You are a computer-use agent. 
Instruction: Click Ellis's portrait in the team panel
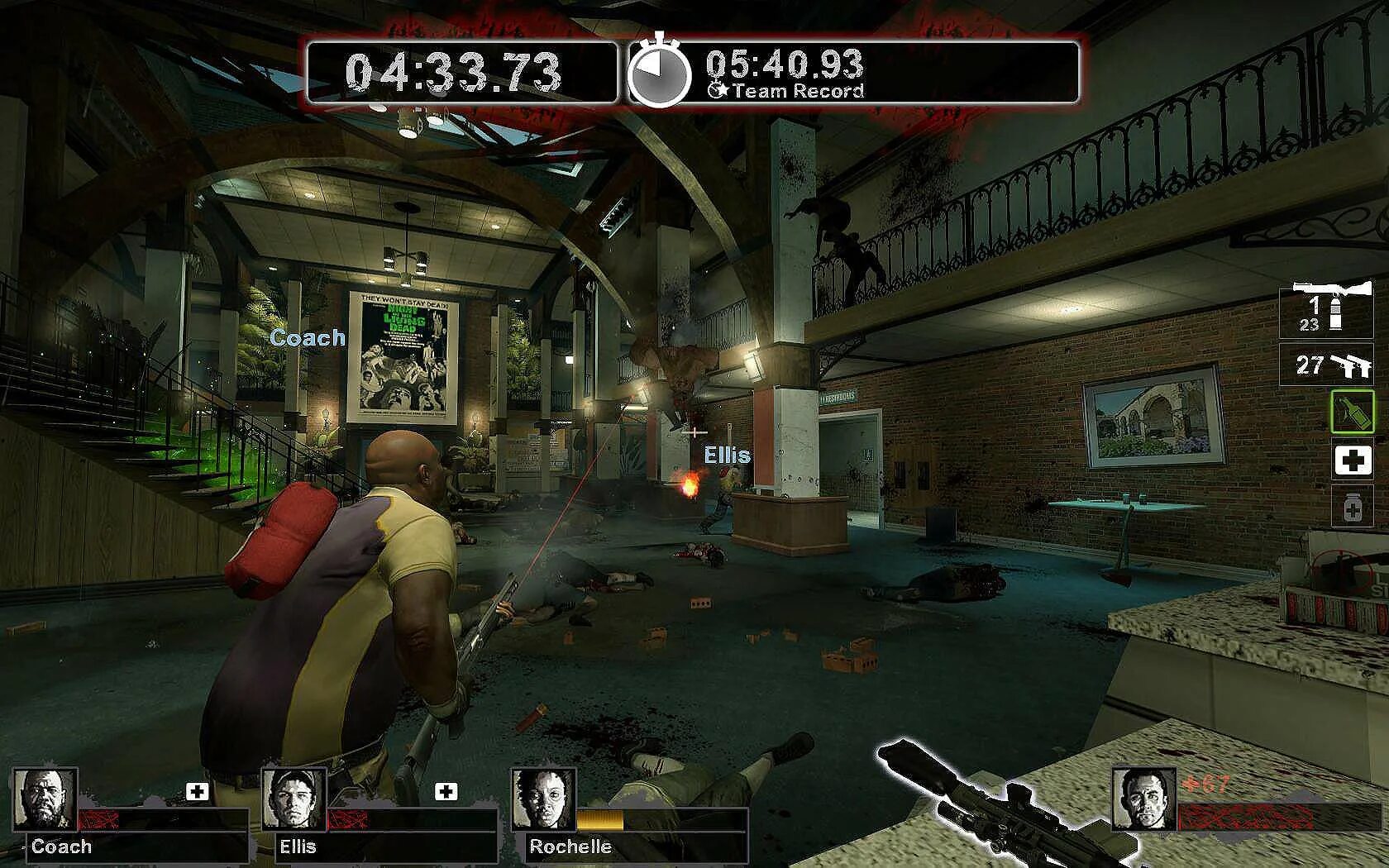tap(295, 799)
